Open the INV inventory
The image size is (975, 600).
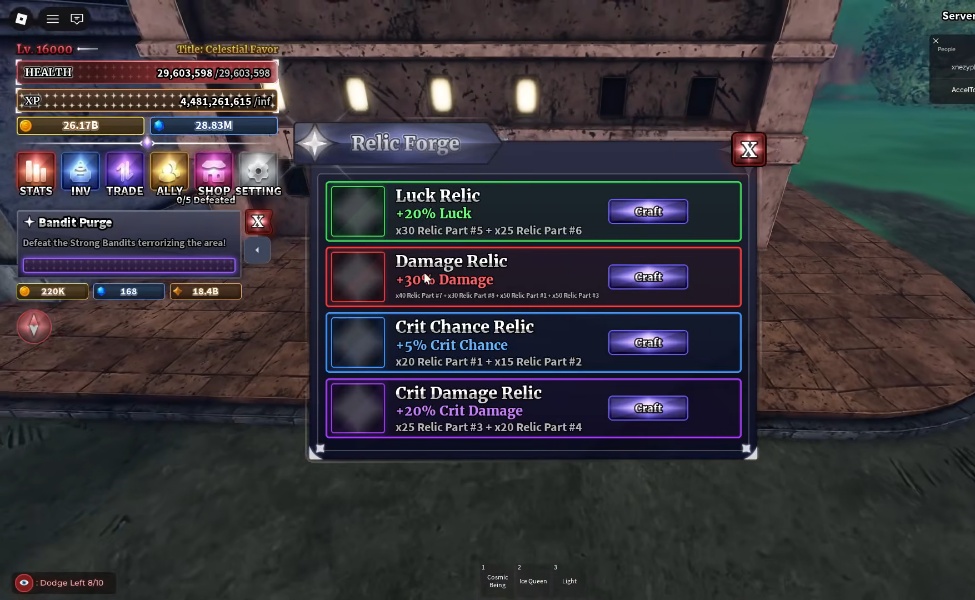point(80,173)
